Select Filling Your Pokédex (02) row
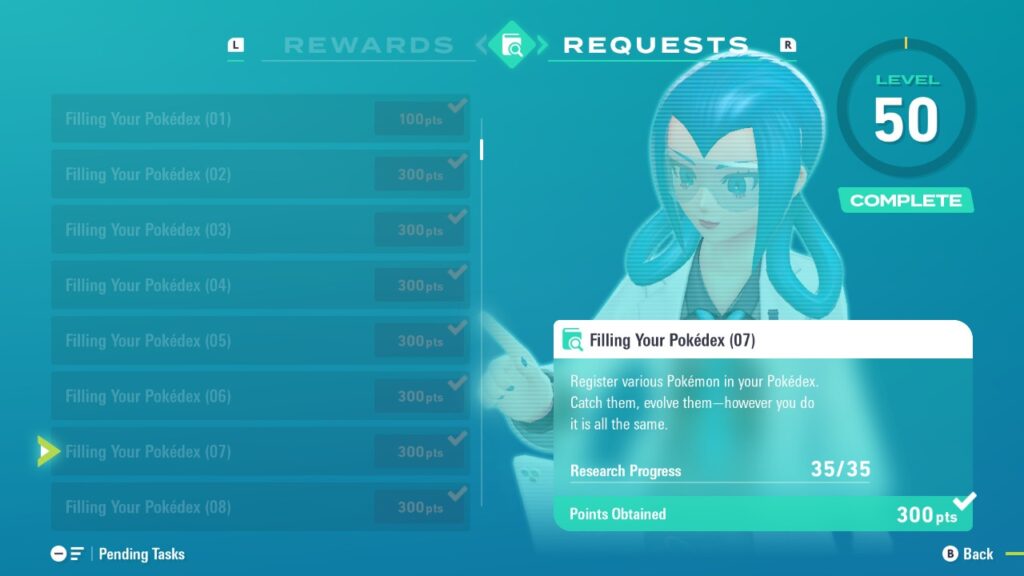 click(x=260, y=174)
